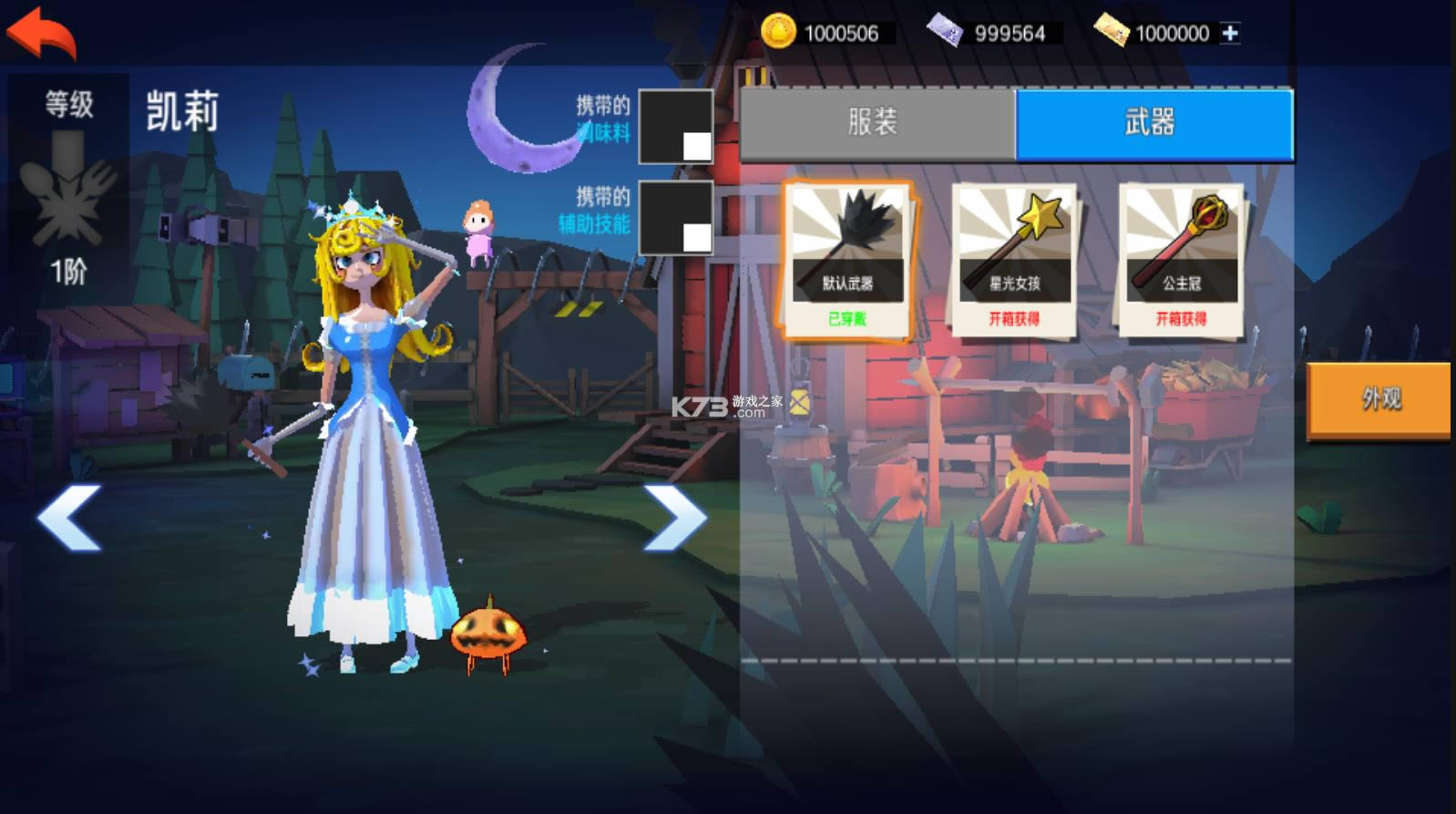Switch to the 武器 weapon tab
This screenshot has width=1456, height=814.
pyautogui.click(x=1153, y=124)
